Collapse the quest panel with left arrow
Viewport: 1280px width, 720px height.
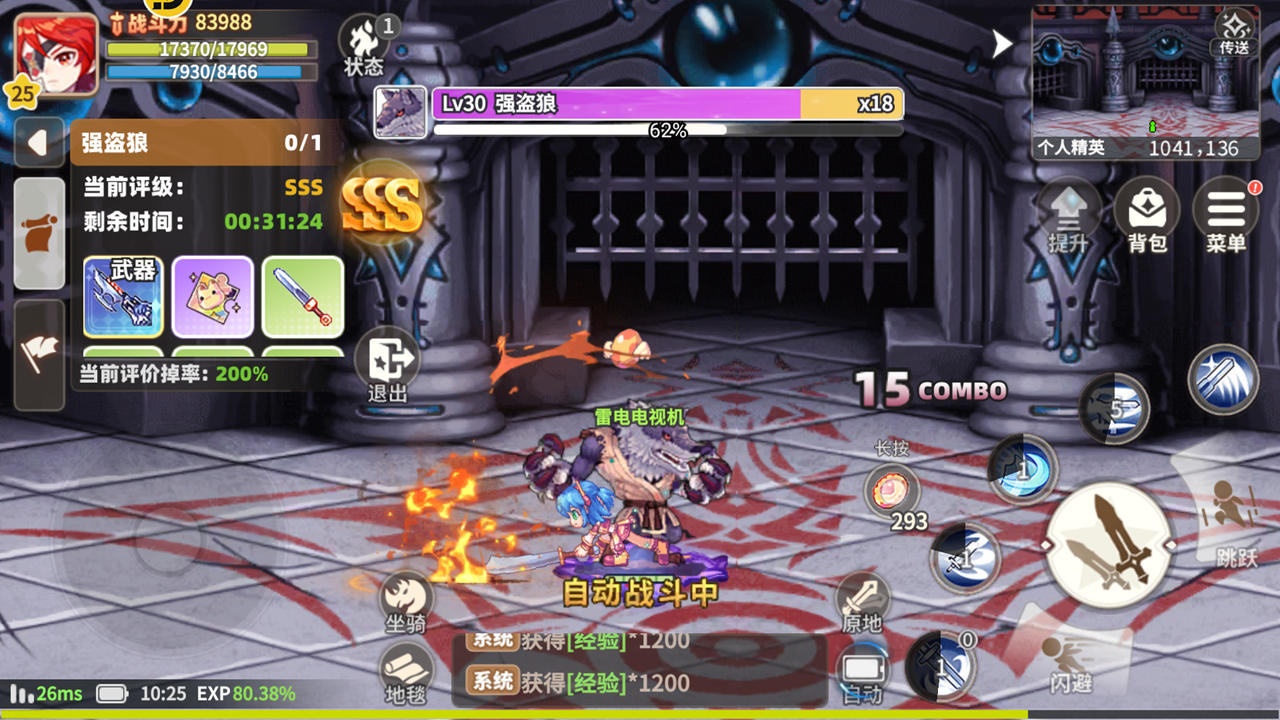point(39,143)
